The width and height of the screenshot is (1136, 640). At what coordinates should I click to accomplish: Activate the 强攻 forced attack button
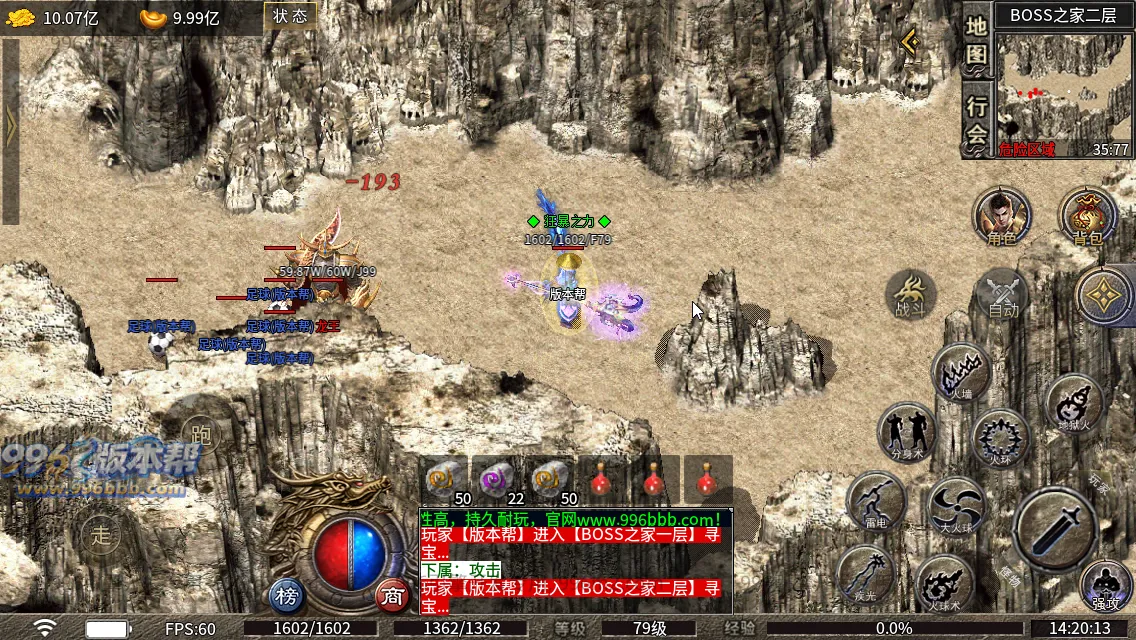[x=1105, y=586]
